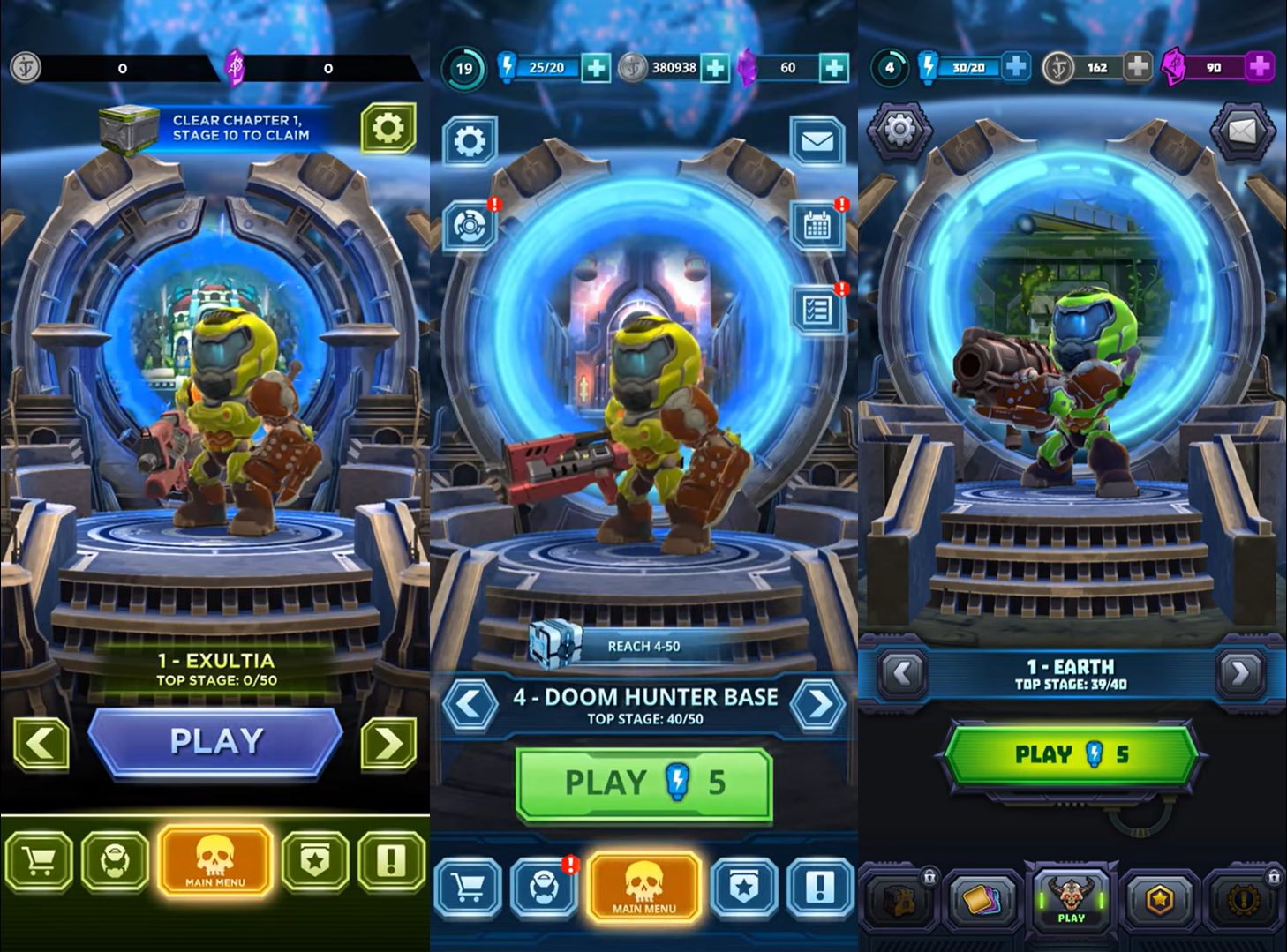This screenshot has height=952, width=1287.
Task: Click the green right arrow beside Exultia
Action: pyautogui.click(x=388, y=744)
